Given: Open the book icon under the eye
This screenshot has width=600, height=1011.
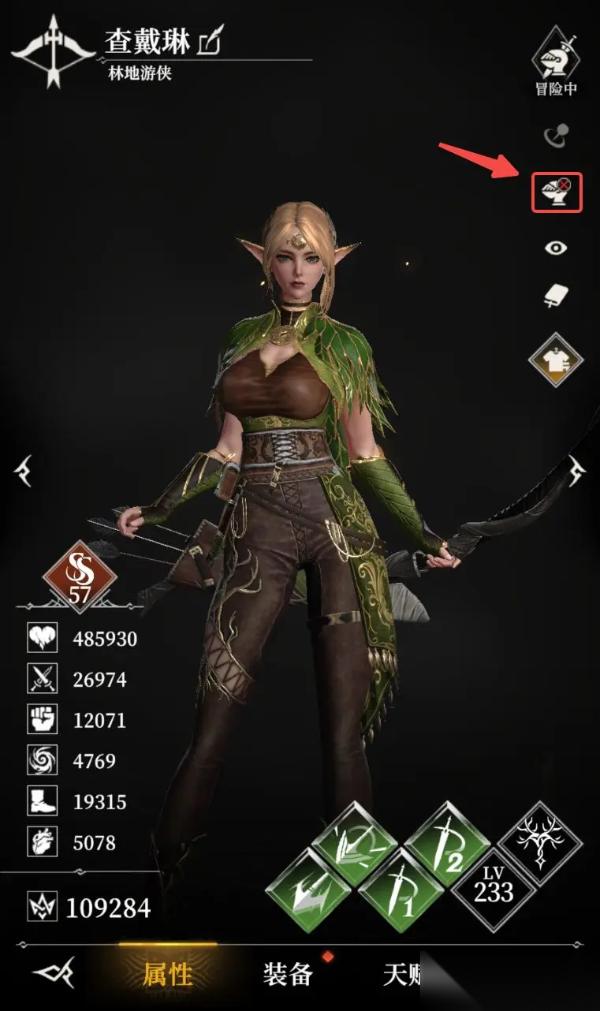Looking at the screenshot, I should [556, 296].
